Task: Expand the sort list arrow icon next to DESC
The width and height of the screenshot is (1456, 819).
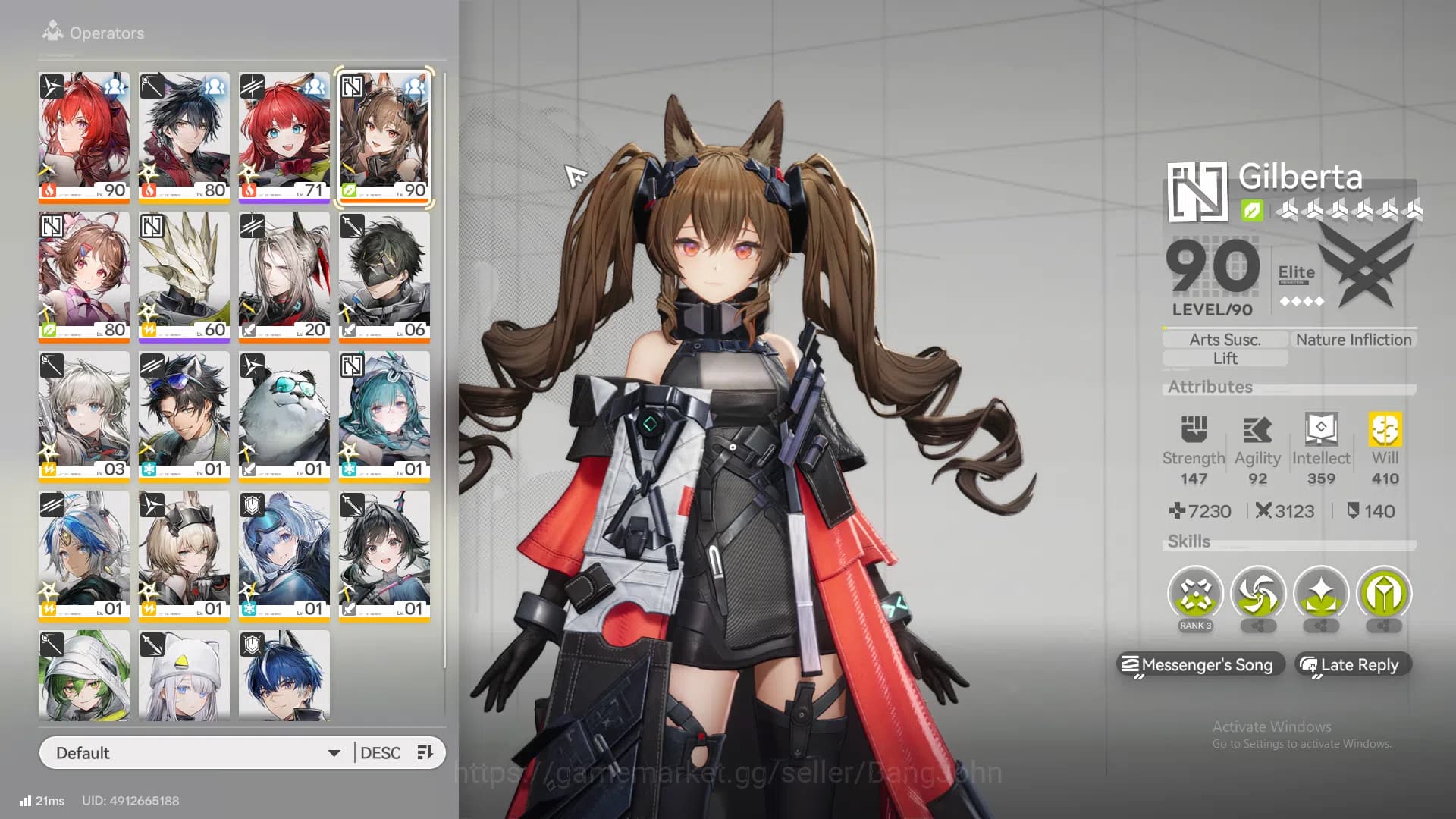Action: (x=425, y=752)
